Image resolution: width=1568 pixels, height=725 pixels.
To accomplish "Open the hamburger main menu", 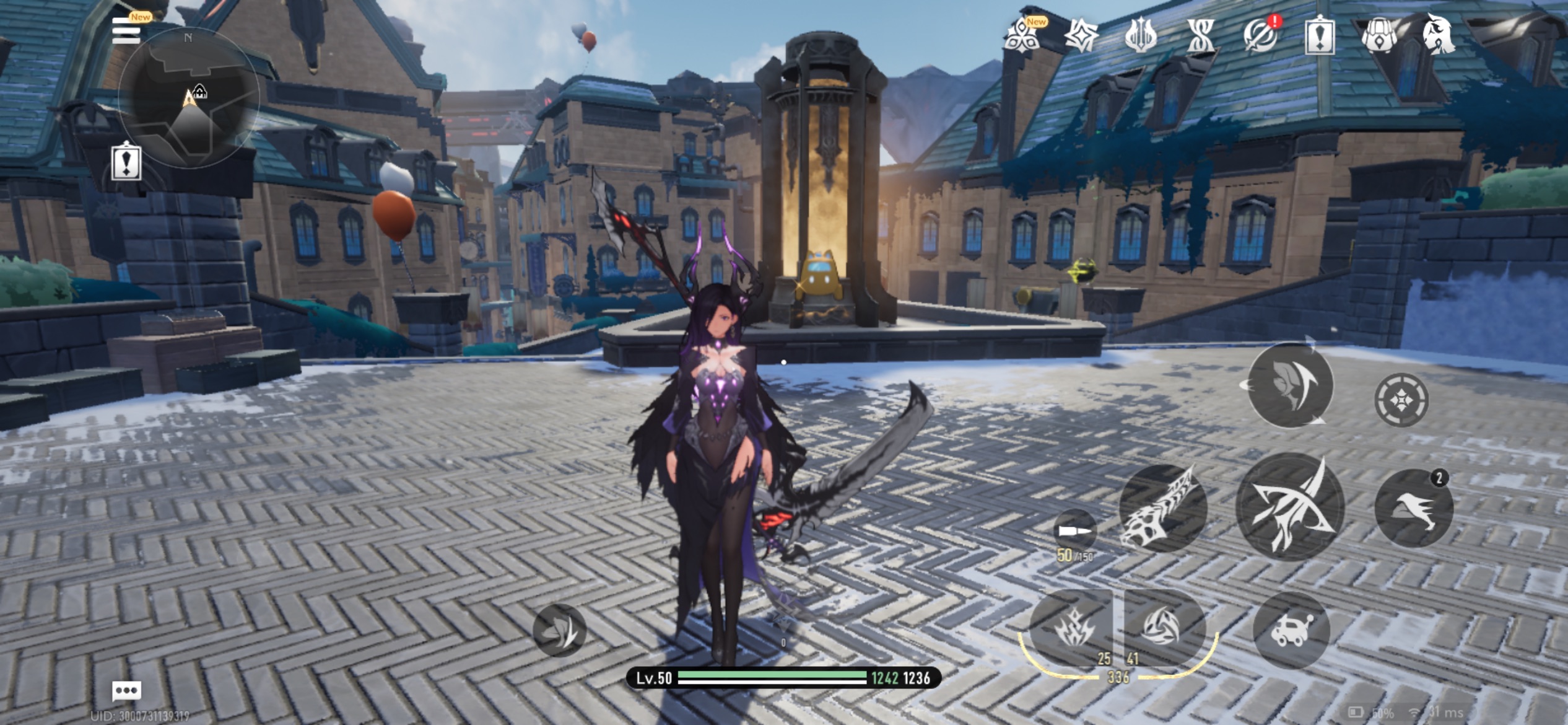I will coord(126,31).
